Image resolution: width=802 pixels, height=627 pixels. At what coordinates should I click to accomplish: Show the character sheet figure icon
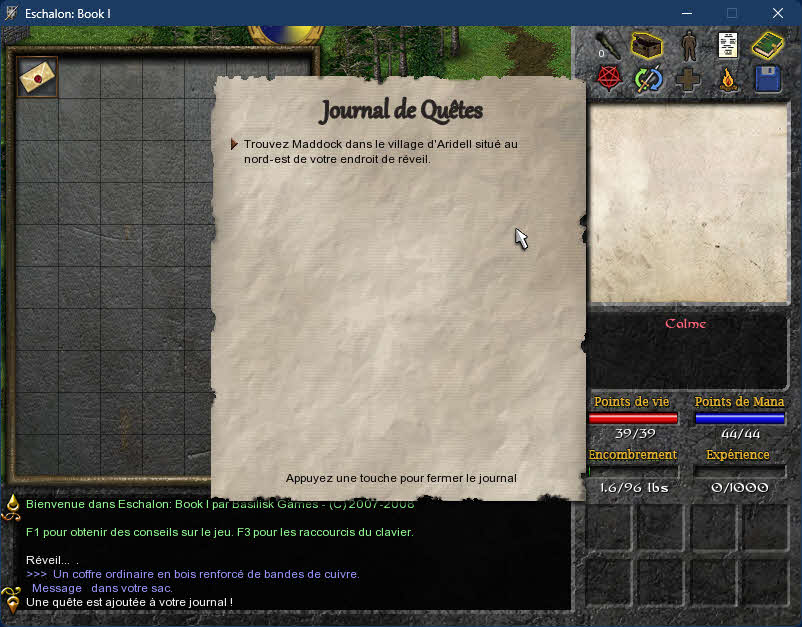[x=688, y=46]
